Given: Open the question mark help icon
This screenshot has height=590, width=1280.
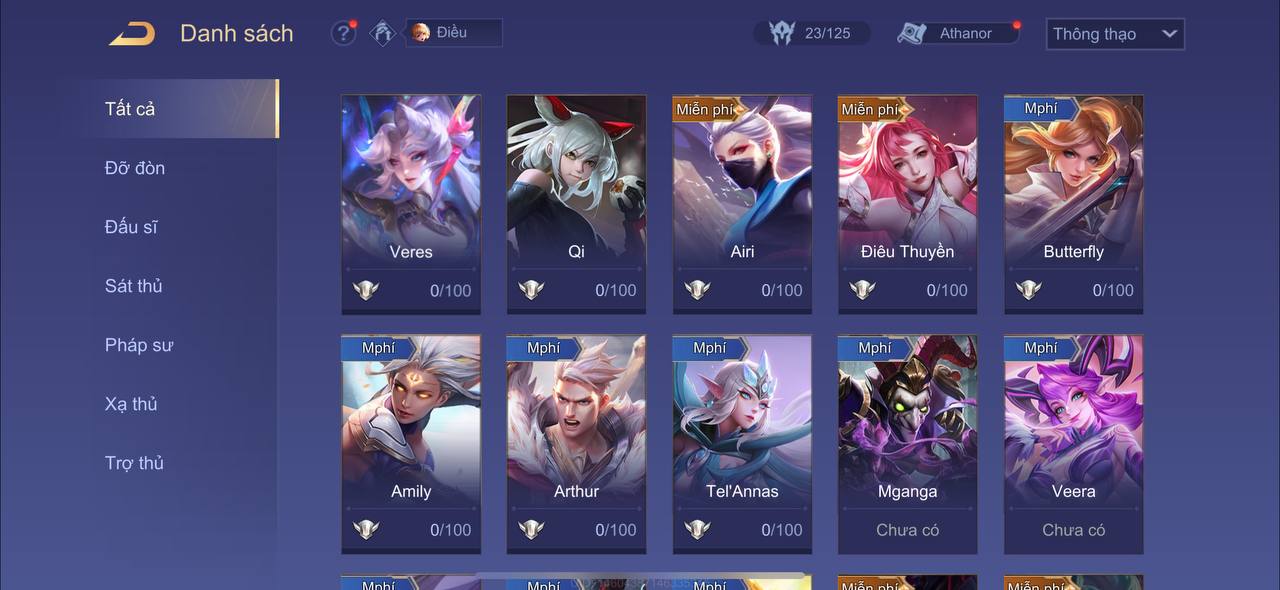Looking at the screenshot, I should [x=343, y=33].
